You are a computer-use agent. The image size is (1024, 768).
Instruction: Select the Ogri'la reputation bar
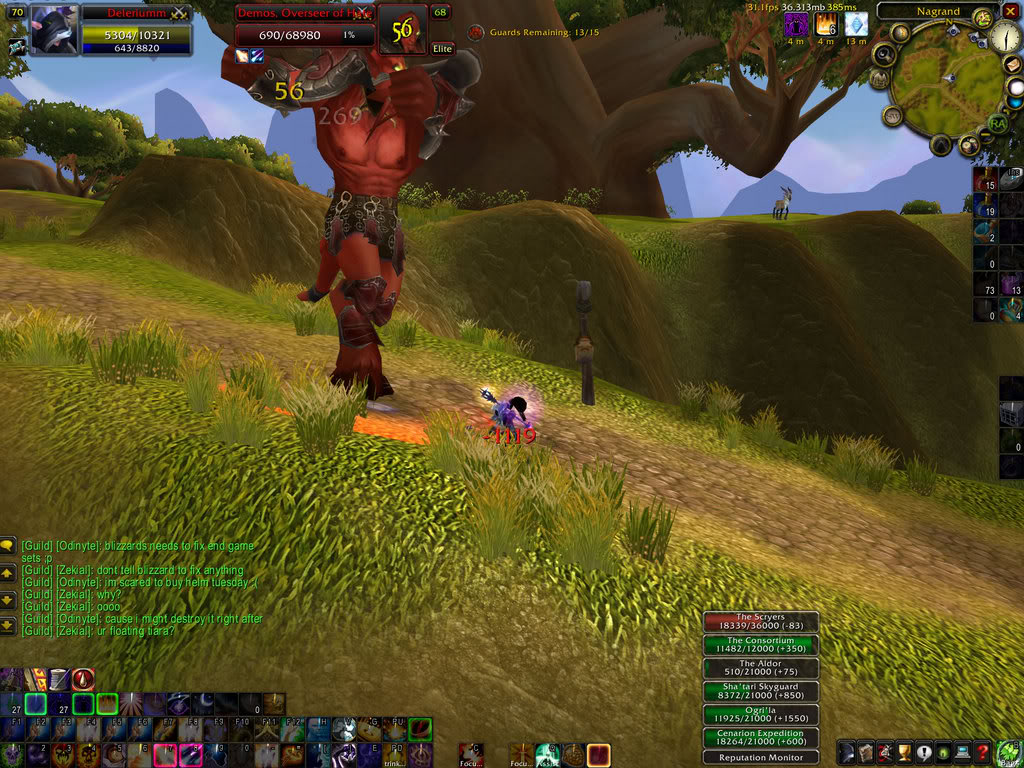click(760, 715)
